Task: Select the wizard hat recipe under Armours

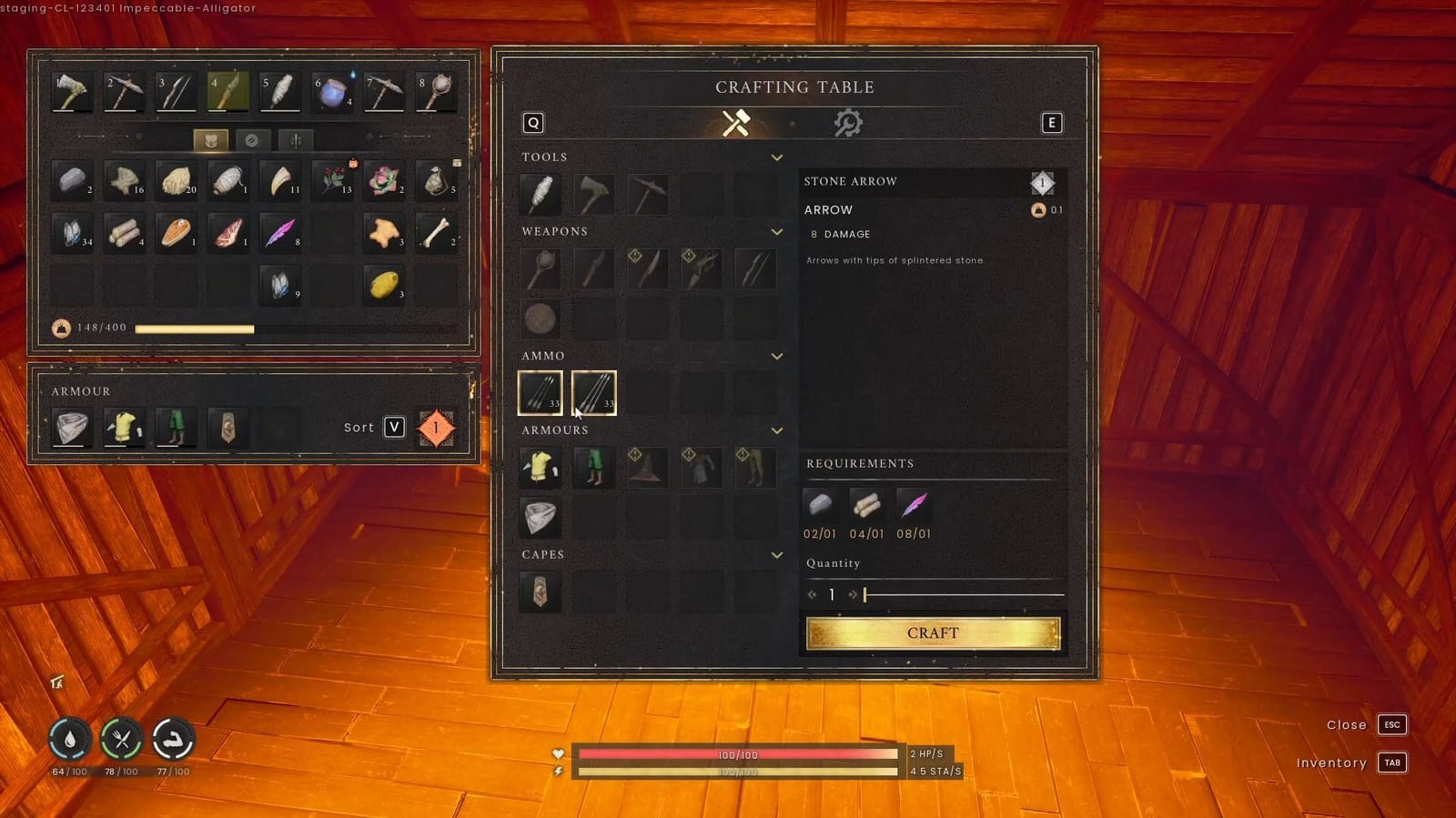Action: coord(647,466)
